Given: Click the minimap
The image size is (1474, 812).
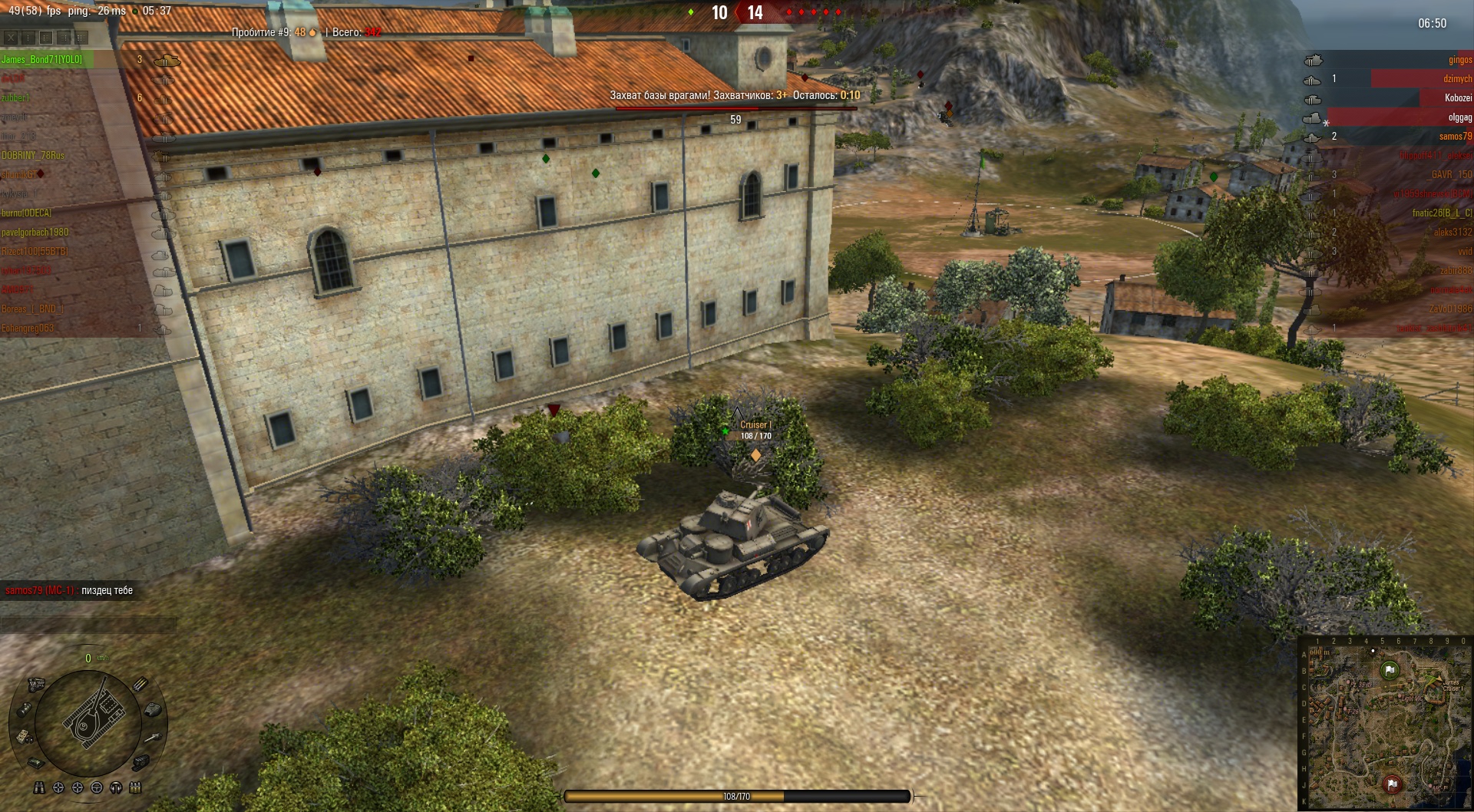Looking at the screenshot, I should (1386, 724).
